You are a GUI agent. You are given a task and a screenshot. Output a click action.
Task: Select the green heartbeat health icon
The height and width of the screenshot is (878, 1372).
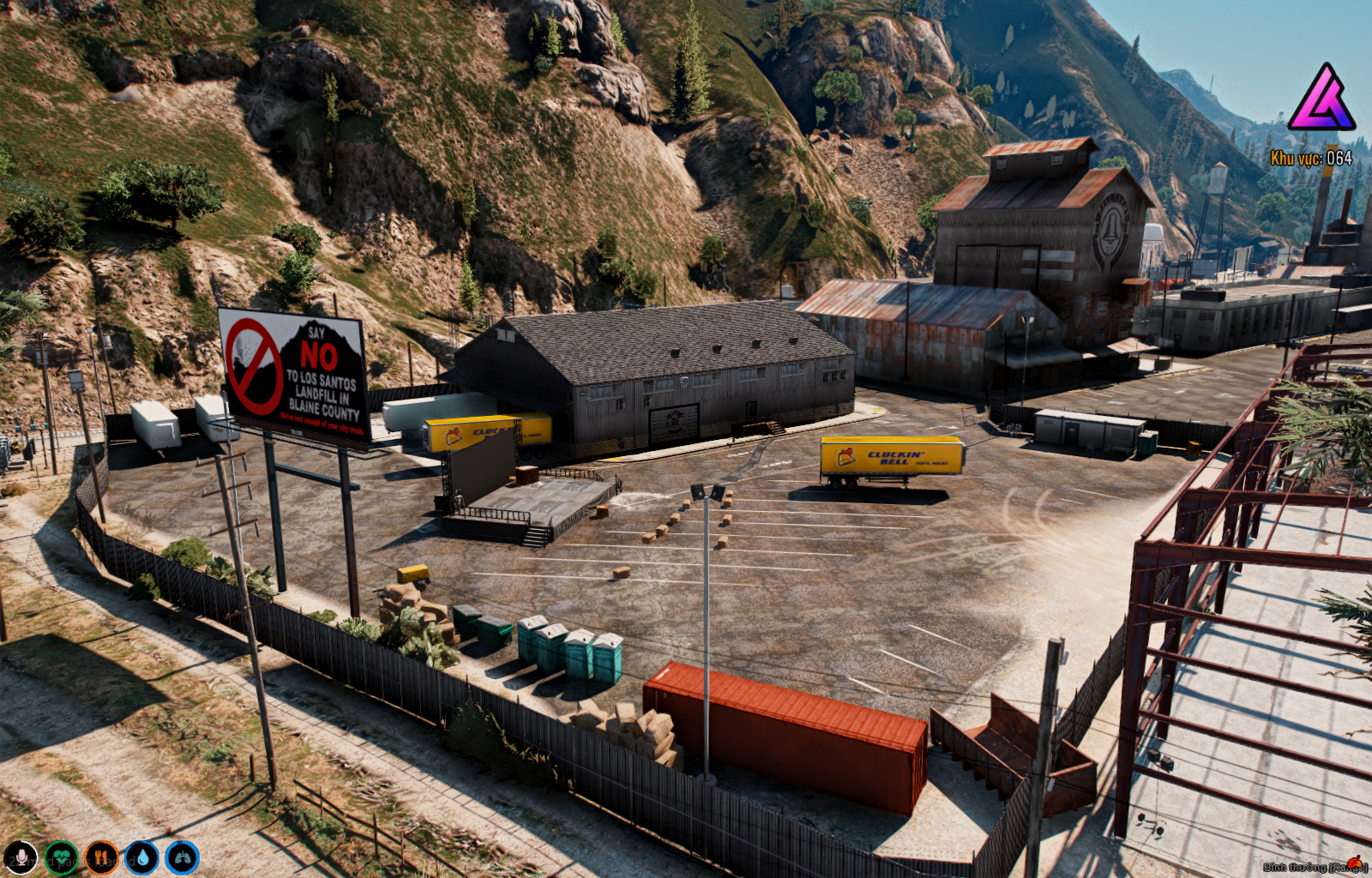pos(61,857)
